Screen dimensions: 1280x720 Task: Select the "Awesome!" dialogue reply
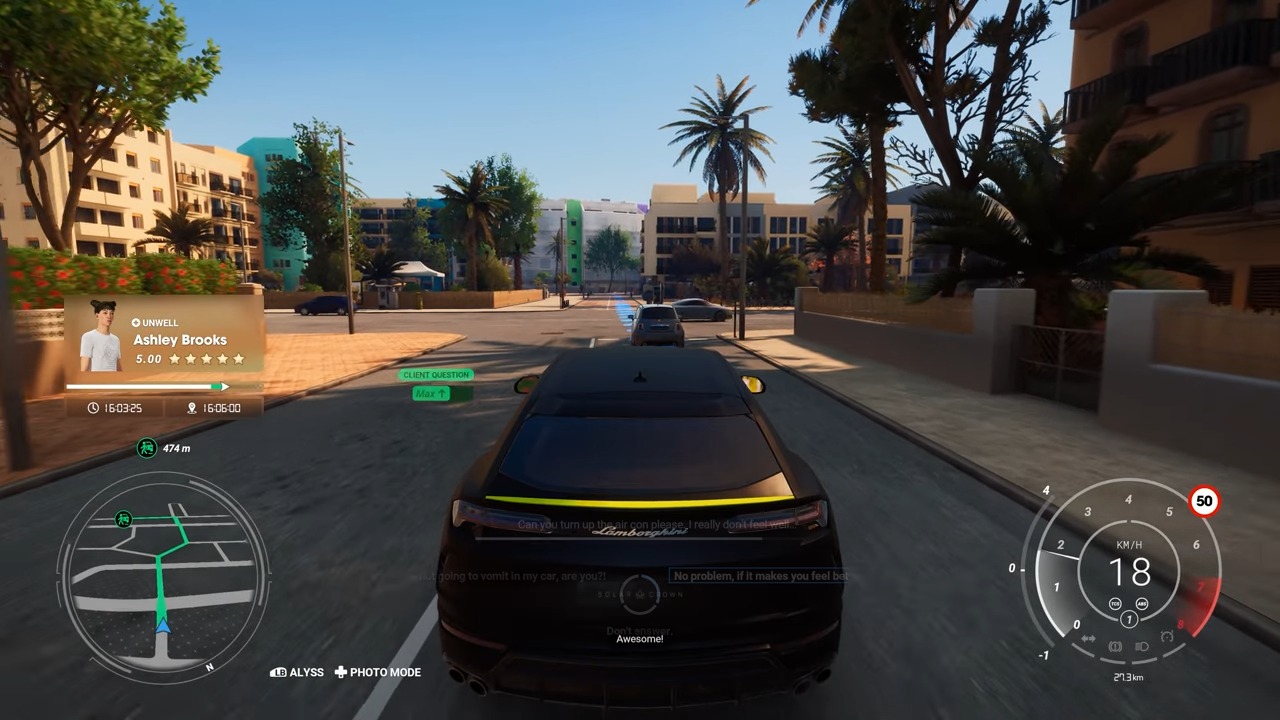pyautogui.click(x=640, y=638)
